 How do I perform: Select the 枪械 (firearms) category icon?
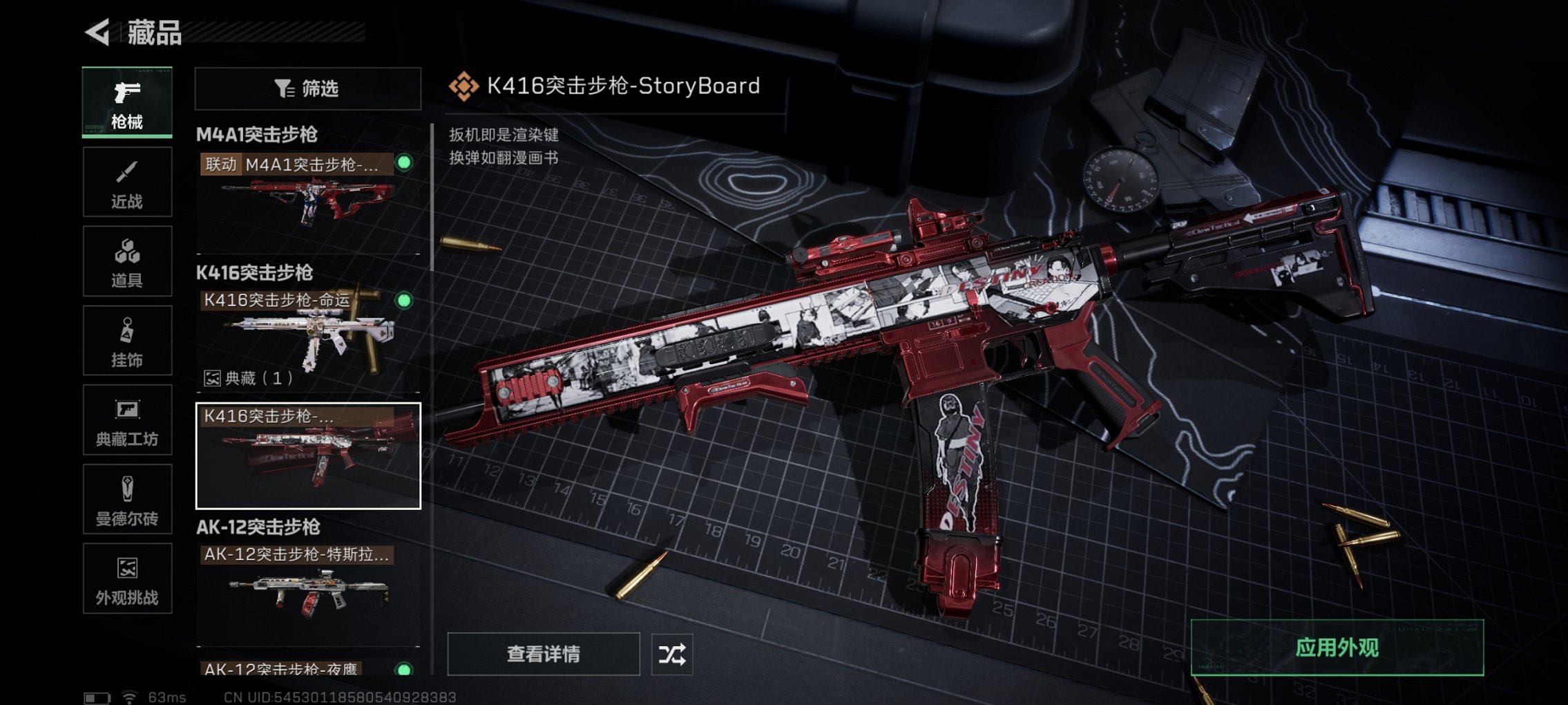[x=126, y=102]
